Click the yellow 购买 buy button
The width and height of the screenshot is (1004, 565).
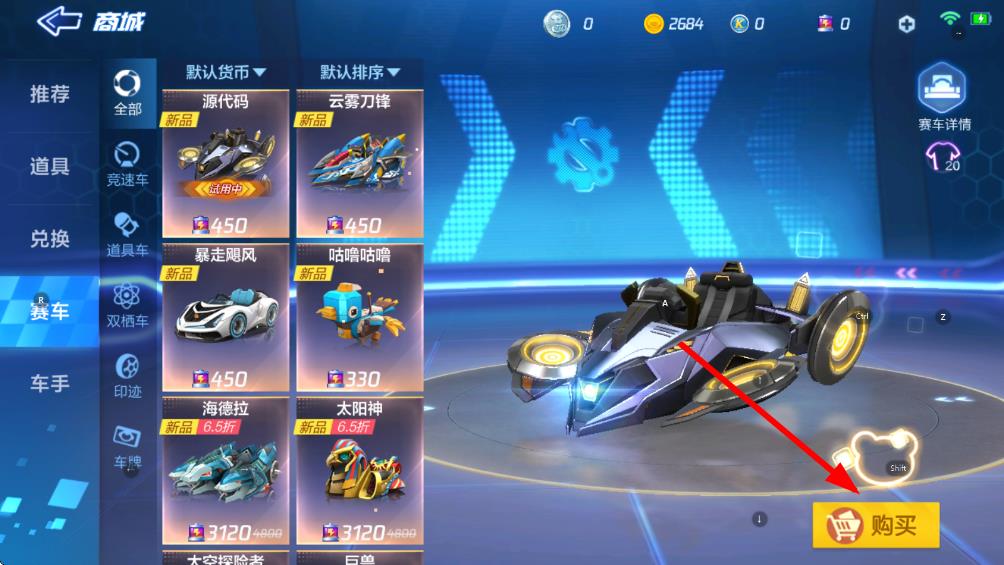pyautogui.click(x=876, y=525)
